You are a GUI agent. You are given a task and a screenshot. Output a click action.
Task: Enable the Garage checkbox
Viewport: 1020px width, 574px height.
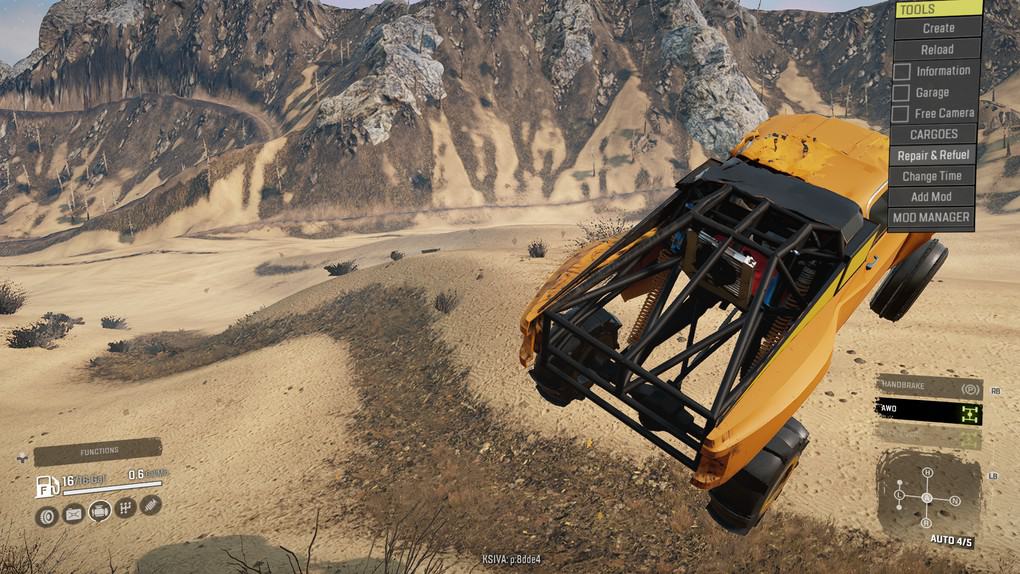point(901,93)
